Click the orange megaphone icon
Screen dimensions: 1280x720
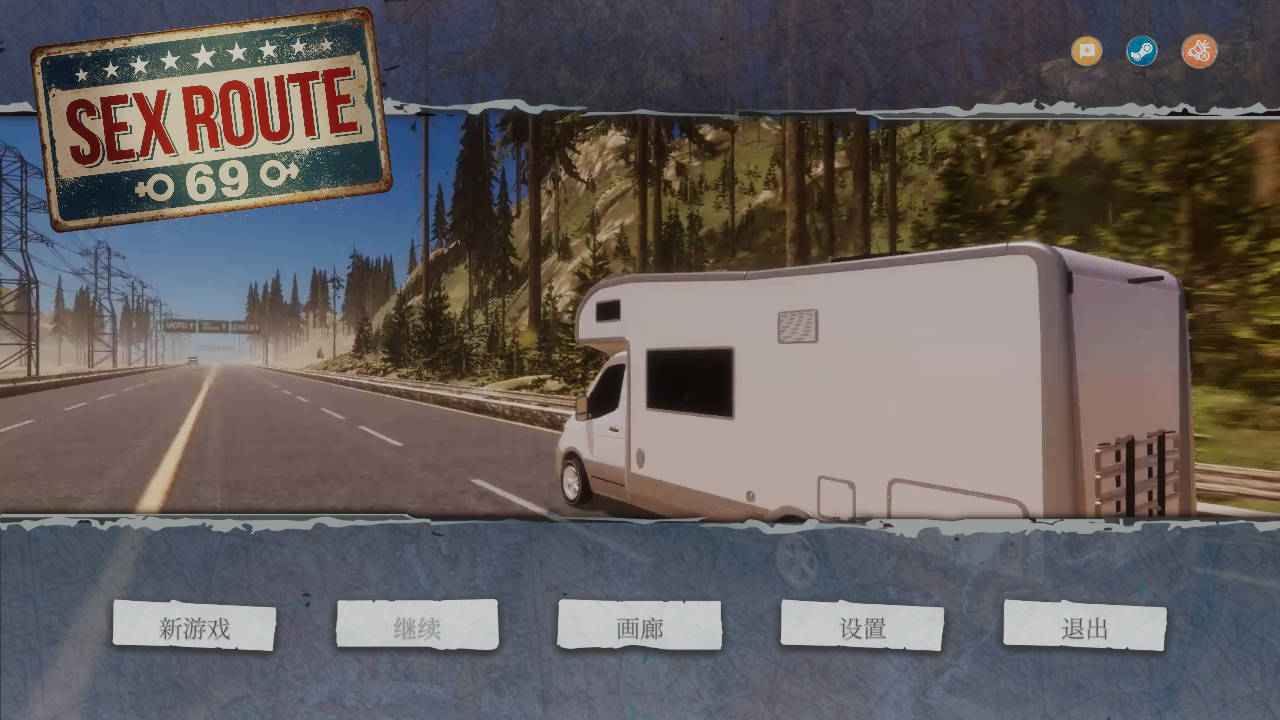[1199, 51]
